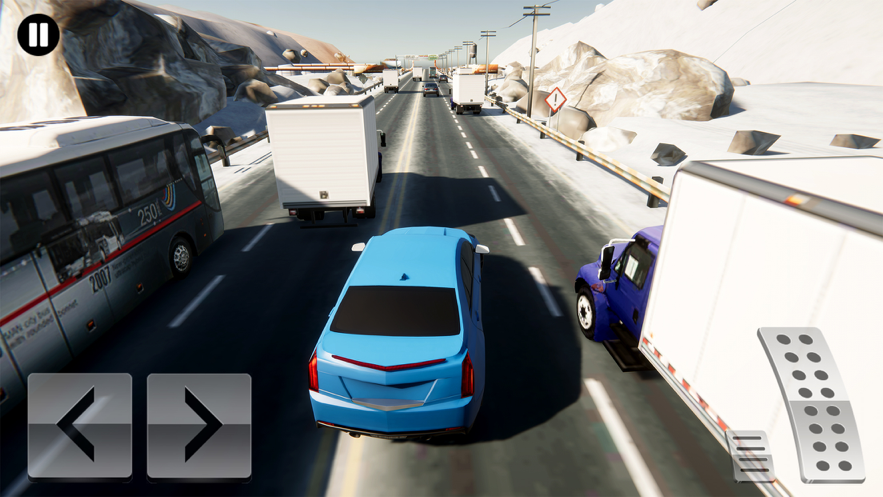The image size is (883, 497).
Task: Hit the small brake pedal
Action: [x=750, y=456]
